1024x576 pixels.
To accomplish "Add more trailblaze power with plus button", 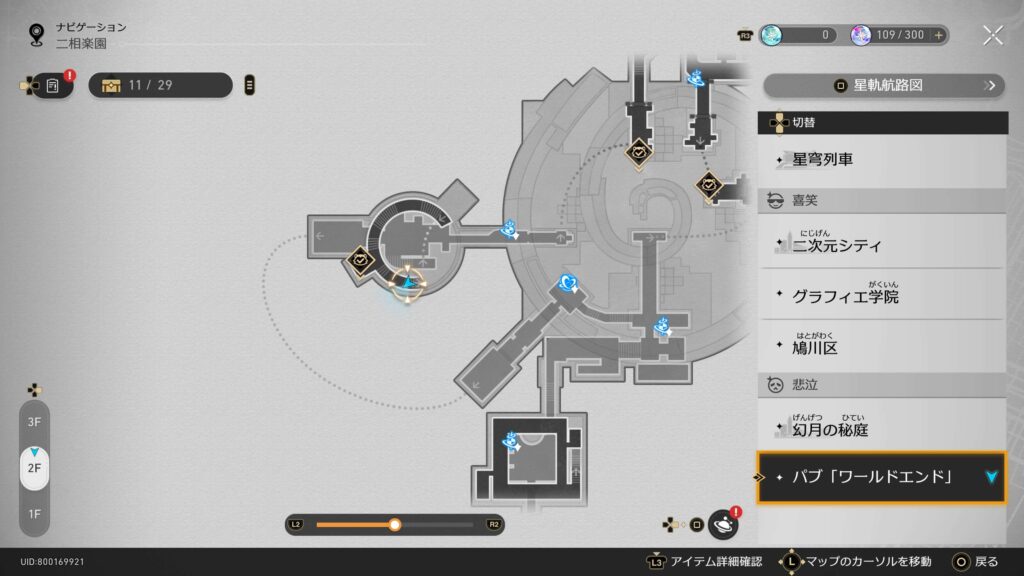I will tap(938, 35).
